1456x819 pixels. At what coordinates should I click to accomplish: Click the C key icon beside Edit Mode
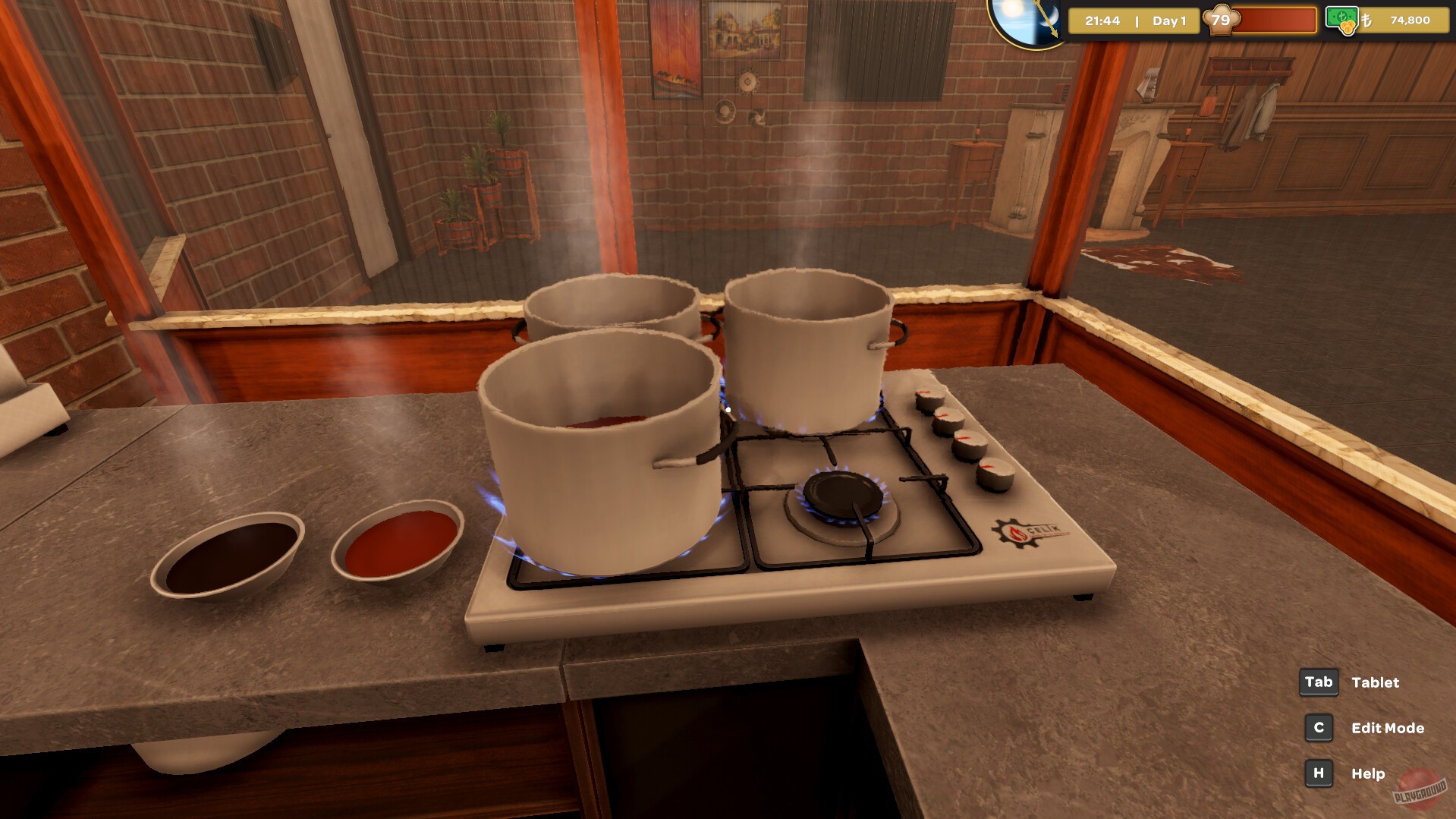pyautogui.click(x=1318, y=728)
